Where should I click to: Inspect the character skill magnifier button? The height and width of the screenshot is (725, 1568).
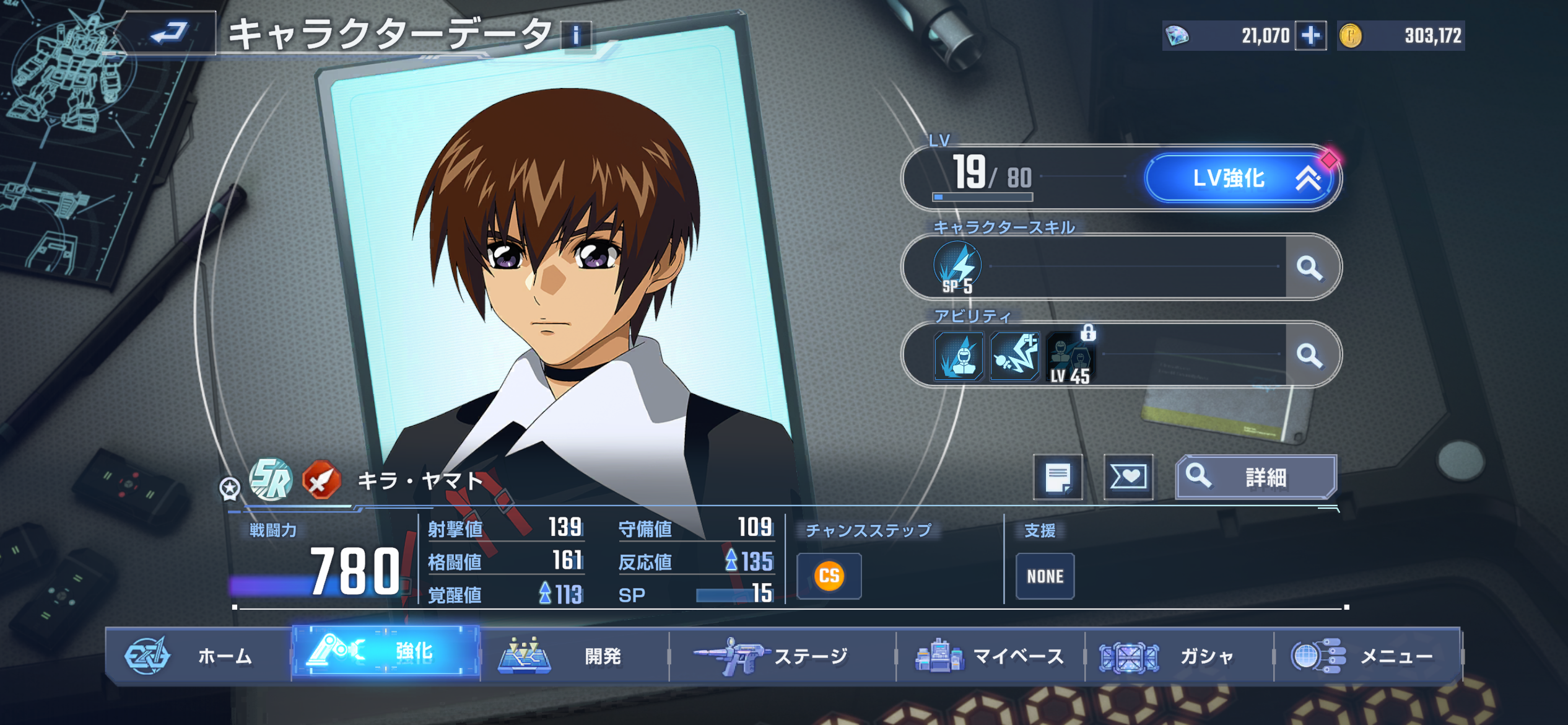[x=1309, y=268]
